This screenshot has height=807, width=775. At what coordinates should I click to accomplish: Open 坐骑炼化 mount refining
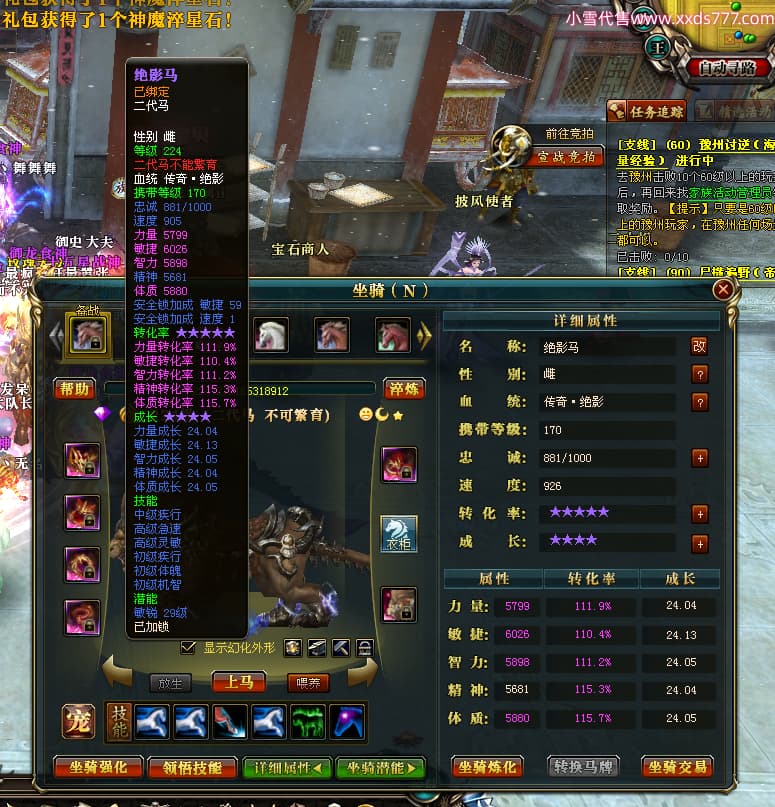[x=487, y=767]
